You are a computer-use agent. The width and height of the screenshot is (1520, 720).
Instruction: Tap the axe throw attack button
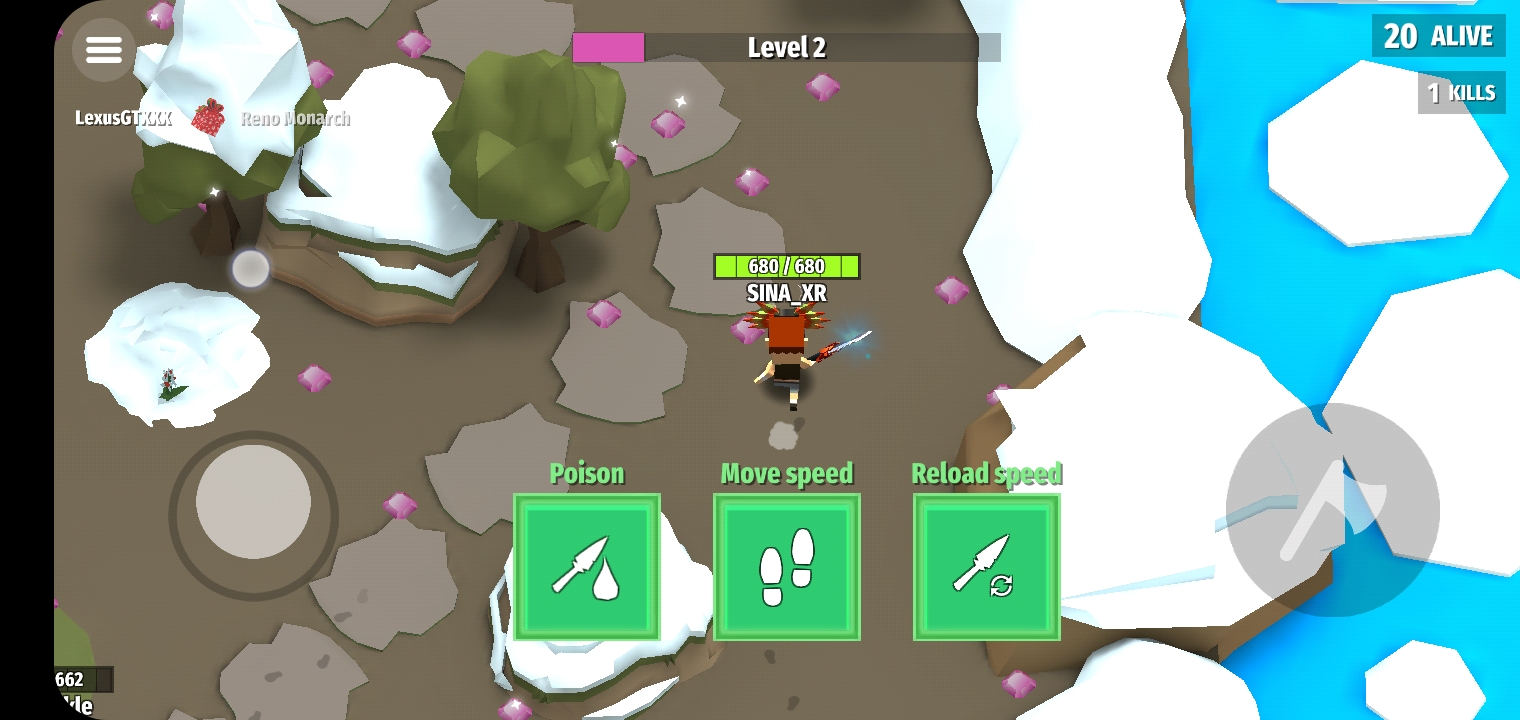[x=1332, y=510]
